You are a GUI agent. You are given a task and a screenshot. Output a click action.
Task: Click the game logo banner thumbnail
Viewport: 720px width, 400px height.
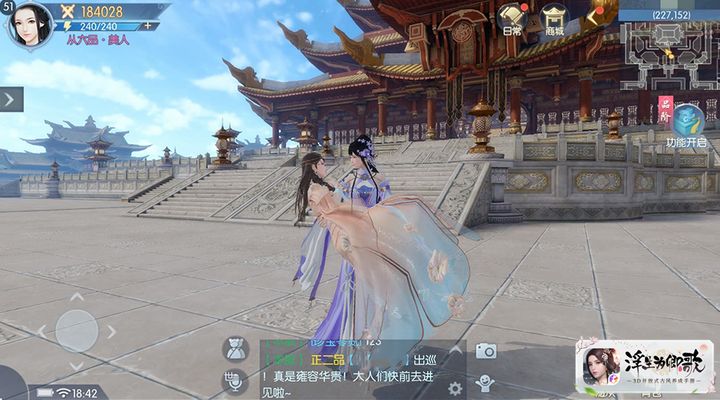644,366
